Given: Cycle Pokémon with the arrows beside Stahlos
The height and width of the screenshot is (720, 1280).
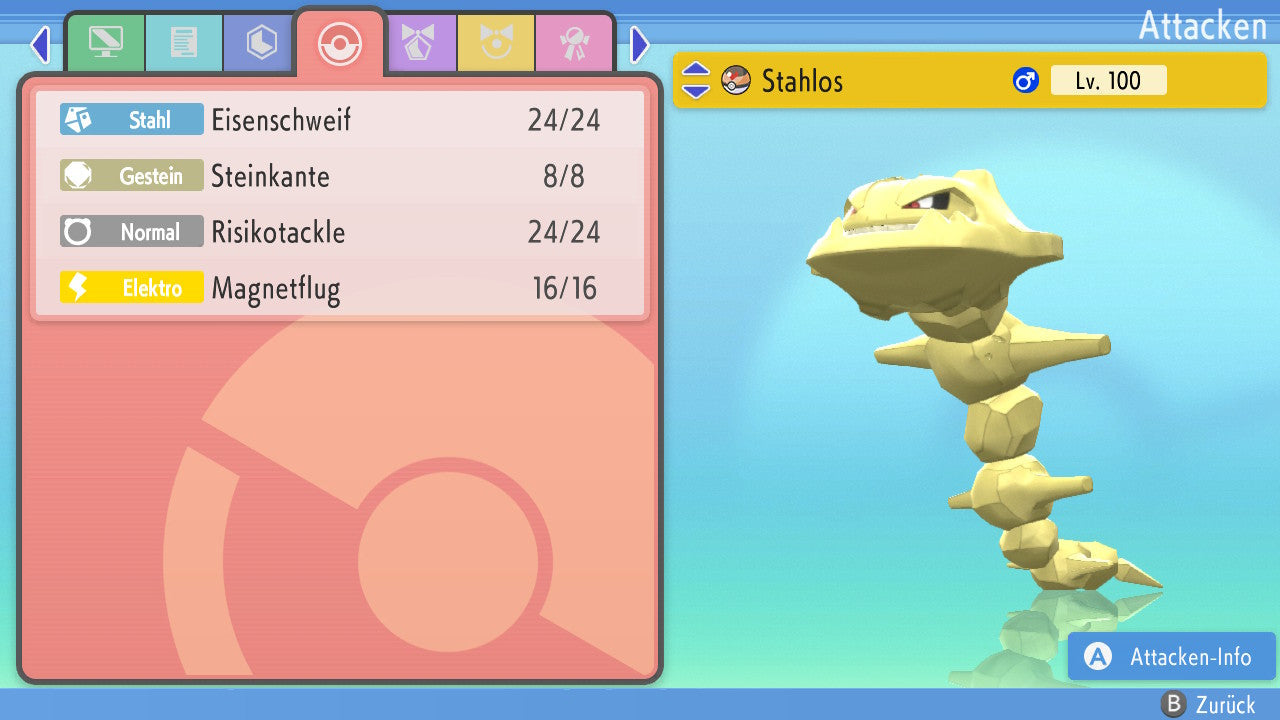Looking at the screenshot, I should 695,80.
